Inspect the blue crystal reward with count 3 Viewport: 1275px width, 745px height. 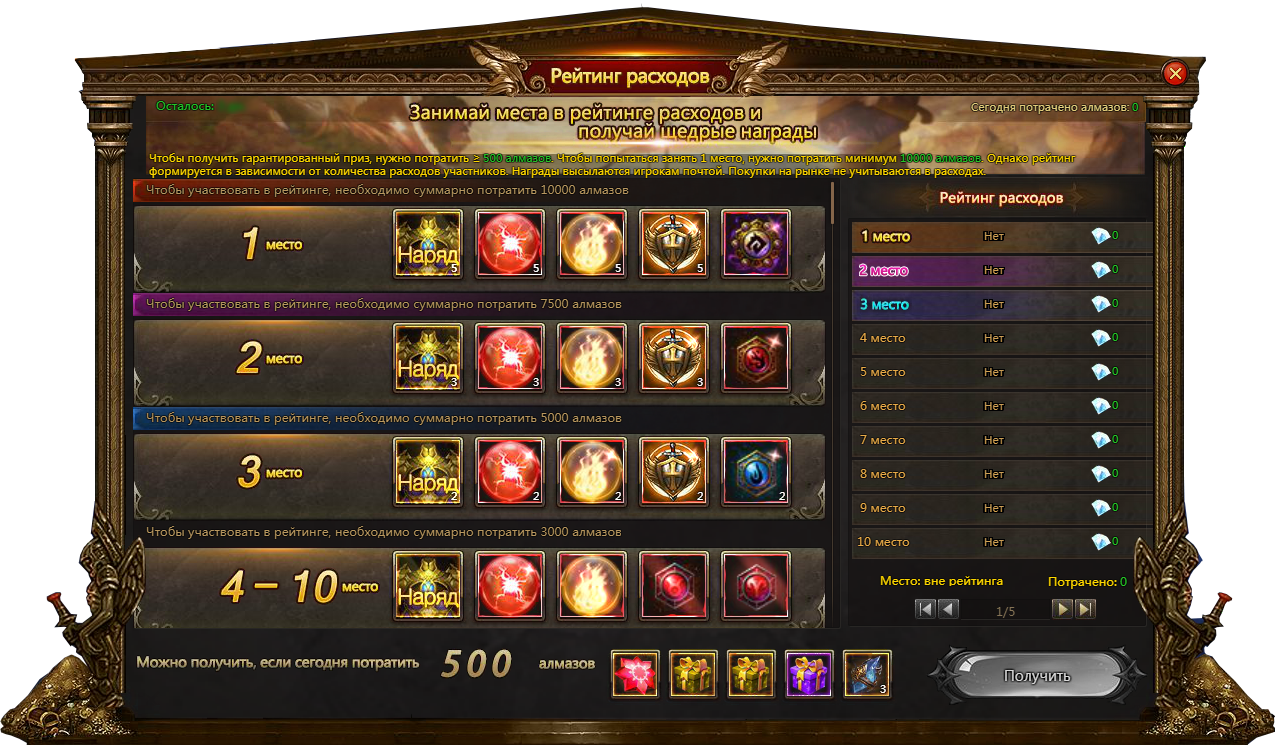tap(867, 674)
